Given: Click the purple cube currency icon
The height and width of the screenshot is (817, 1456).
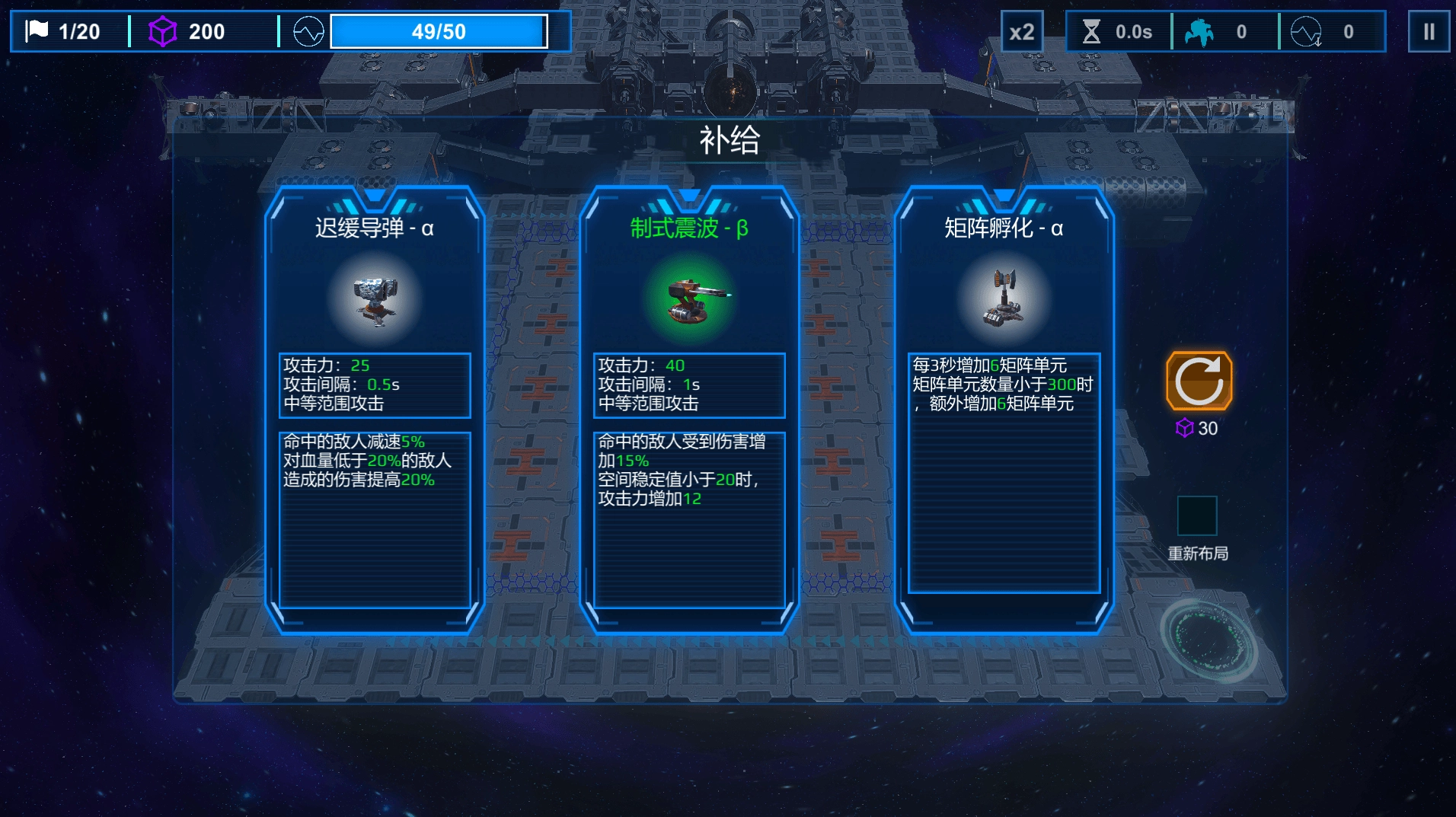Looking at the screenshot, I should click(161, 31).
